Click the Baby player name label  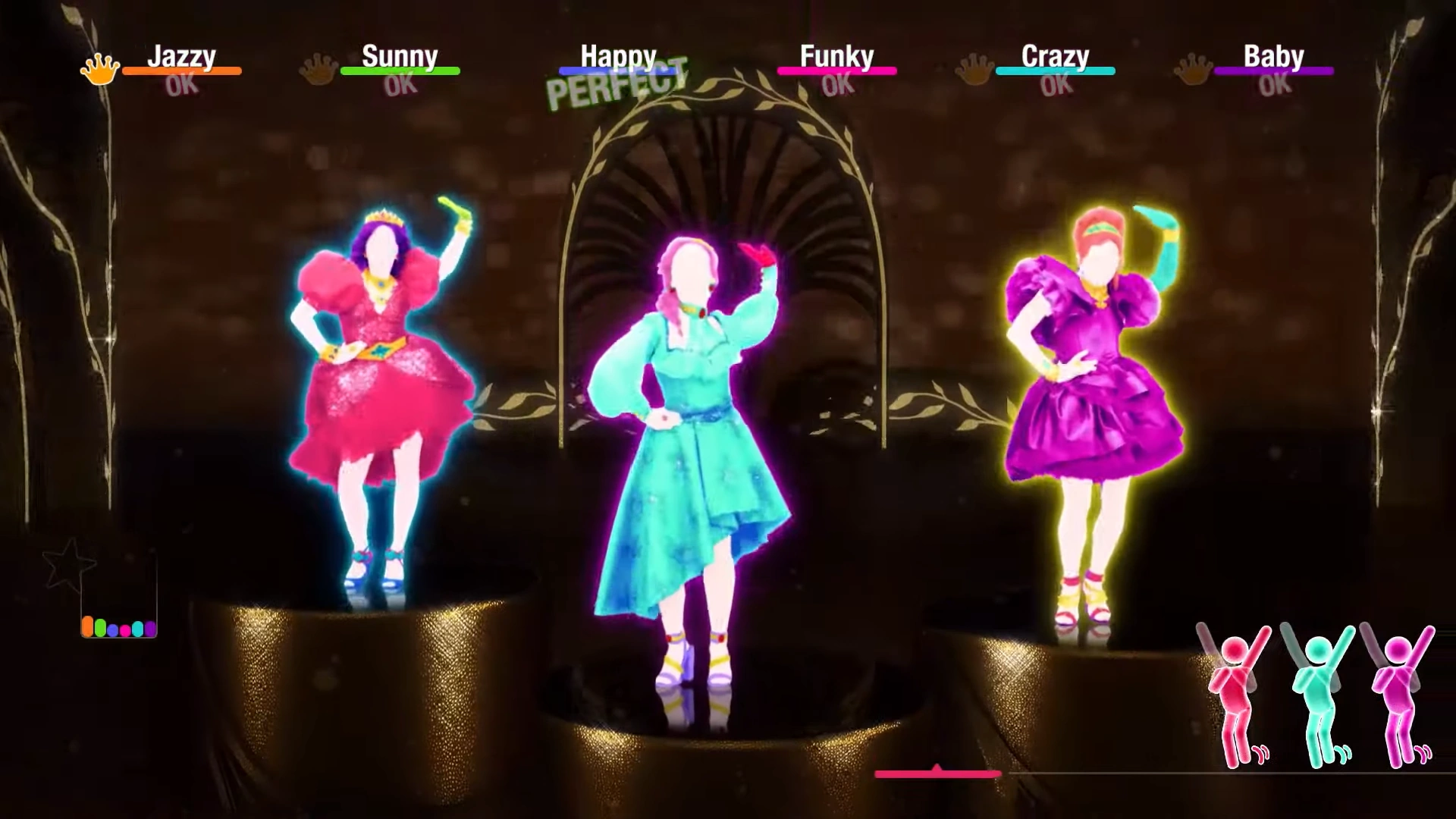(x=1274, y=55)
